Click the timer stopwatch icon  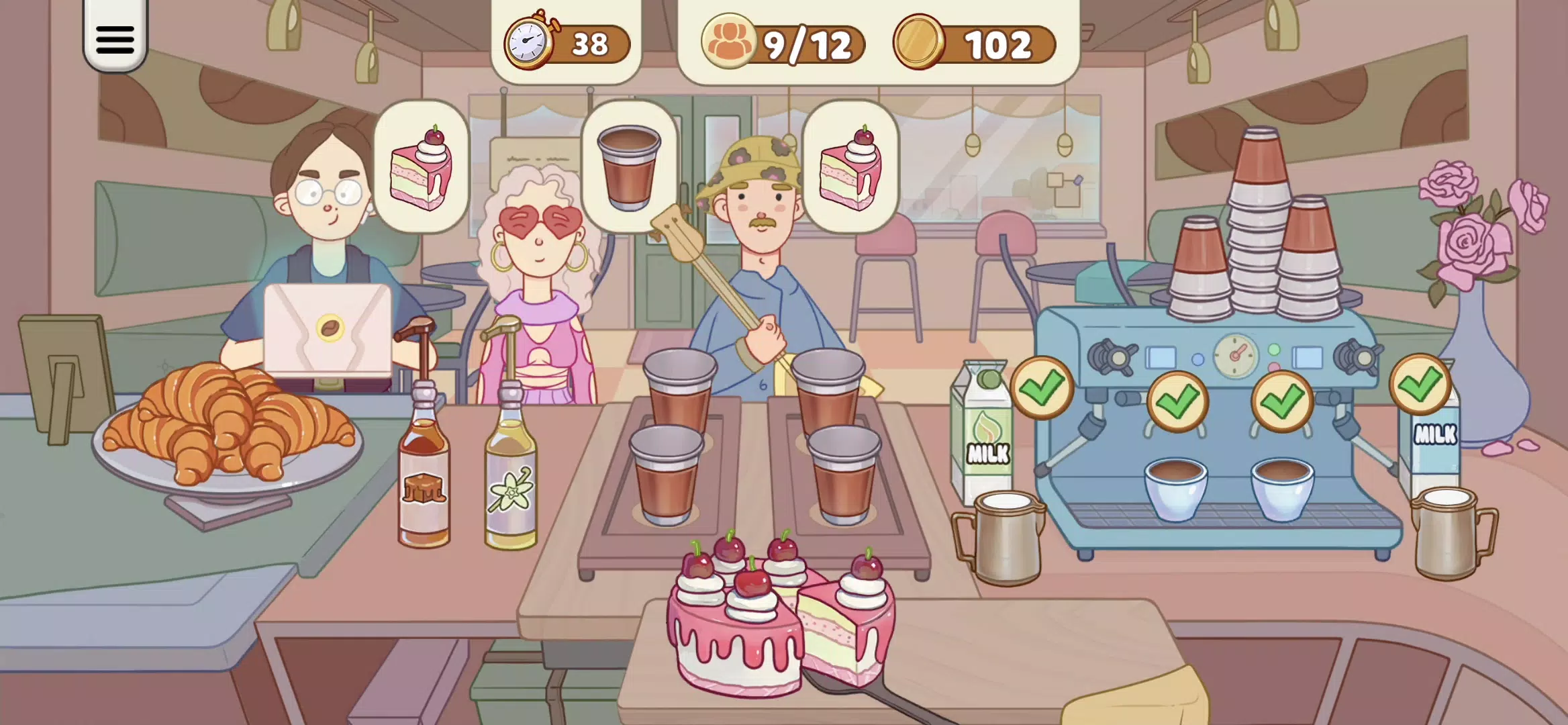coord(528,42)
